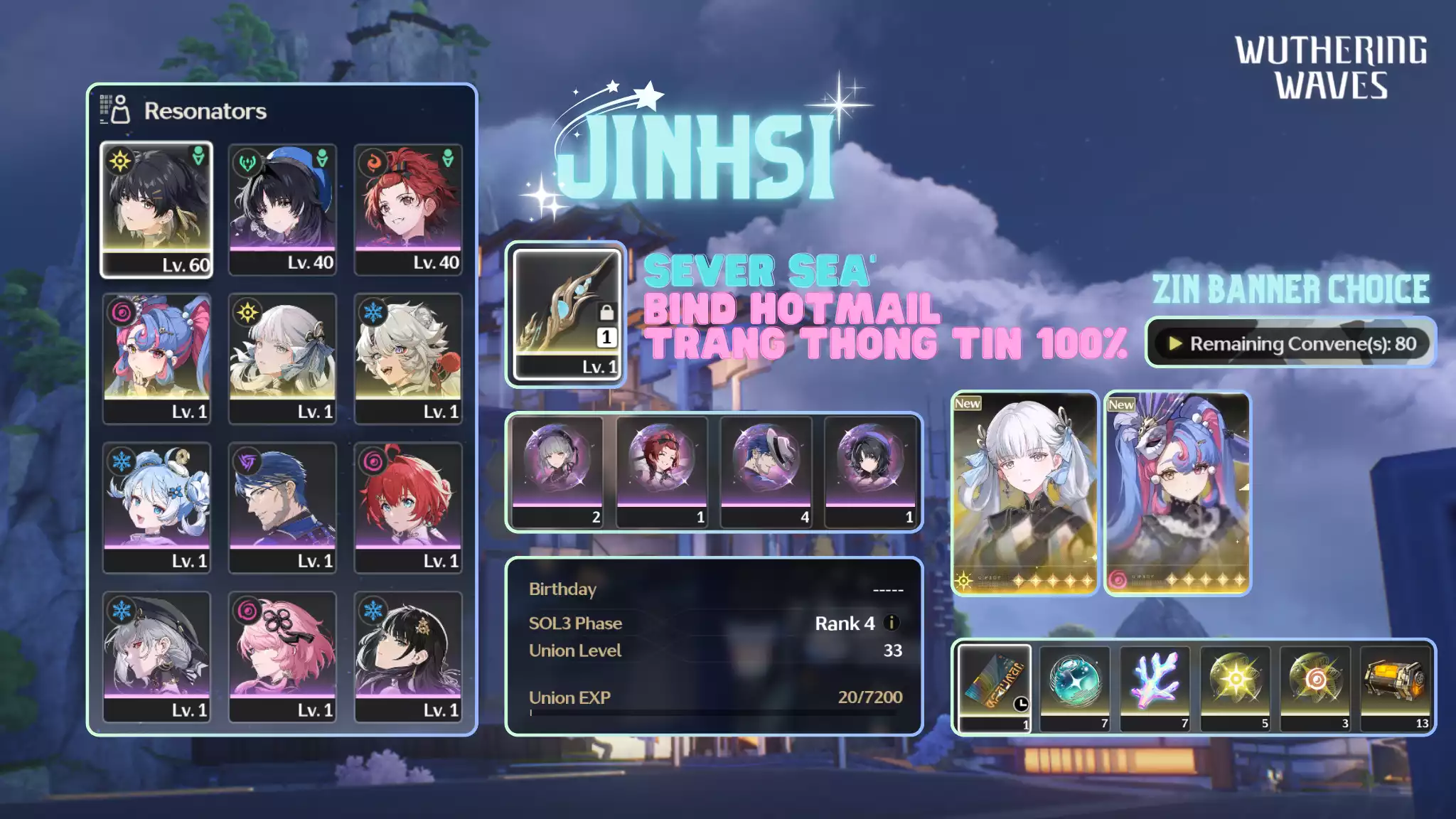The height and width of the screenshot is (819, 1456).
Task: Select the golden supply chest item slot
Action: 1396,687
